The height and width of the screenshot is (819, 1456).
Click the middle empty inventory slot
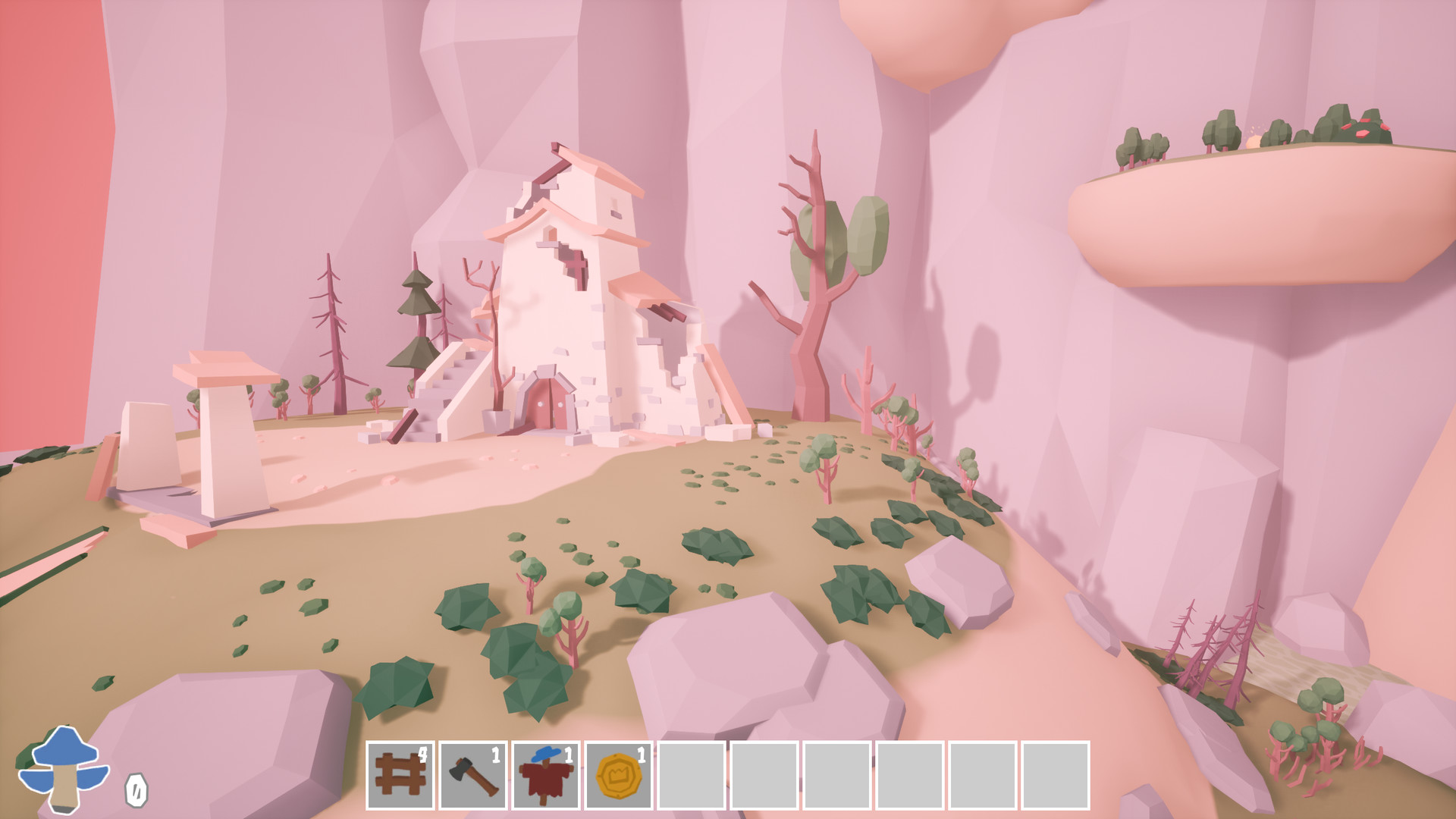click(x=839, y=775)
